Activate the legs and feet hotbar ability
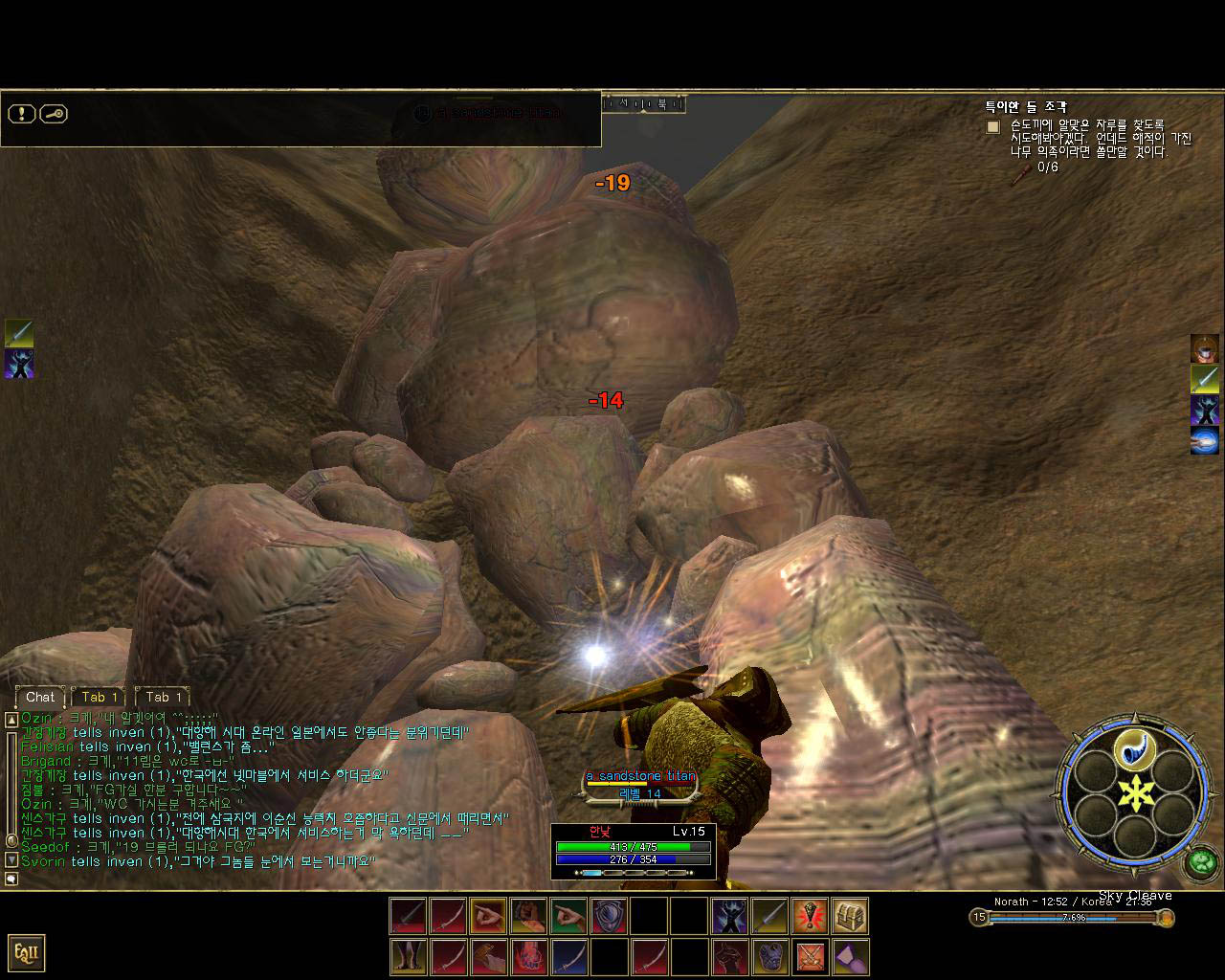1225x980 pixels. 408,956
